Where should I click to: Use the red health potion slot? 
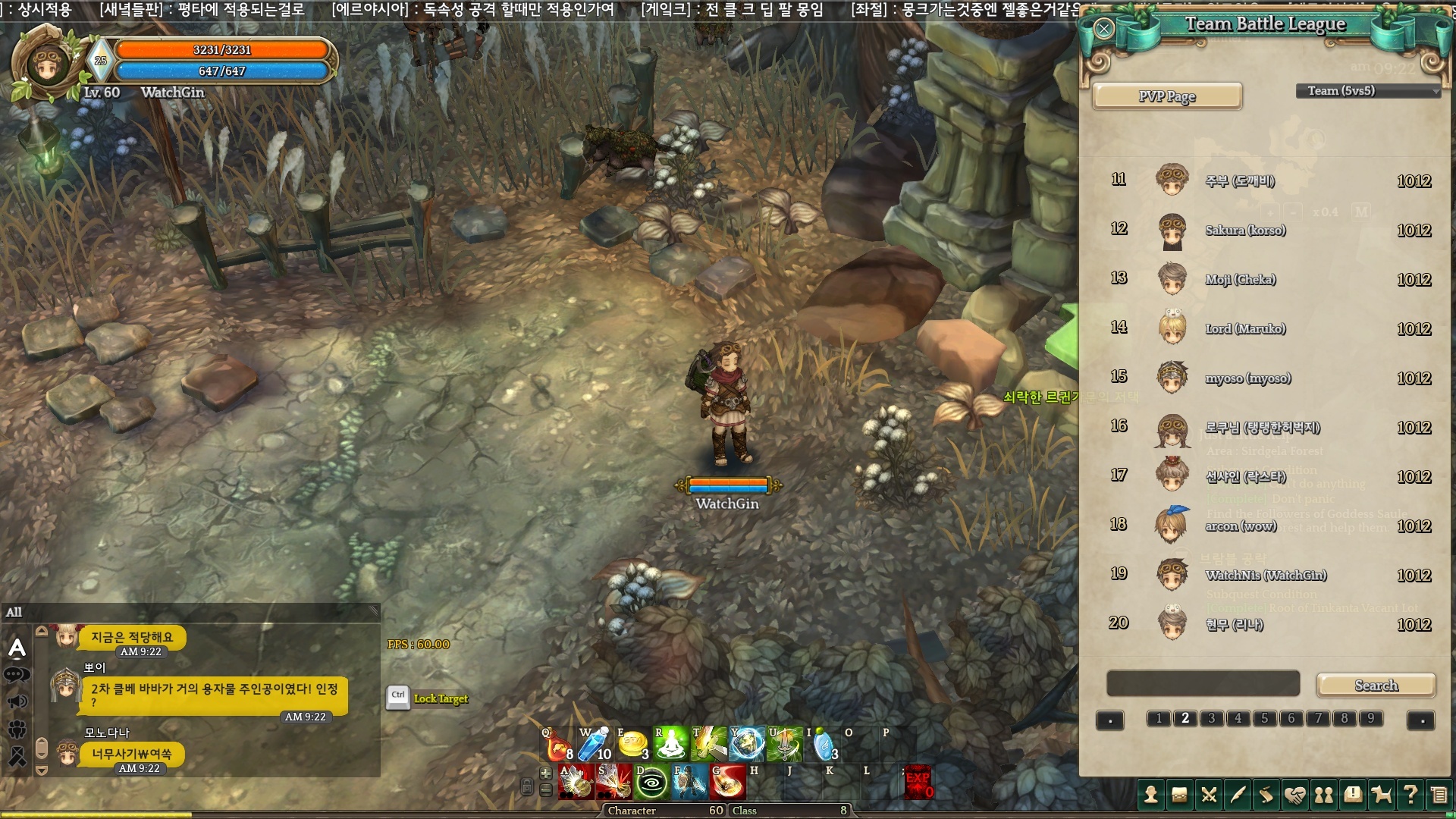557,745
